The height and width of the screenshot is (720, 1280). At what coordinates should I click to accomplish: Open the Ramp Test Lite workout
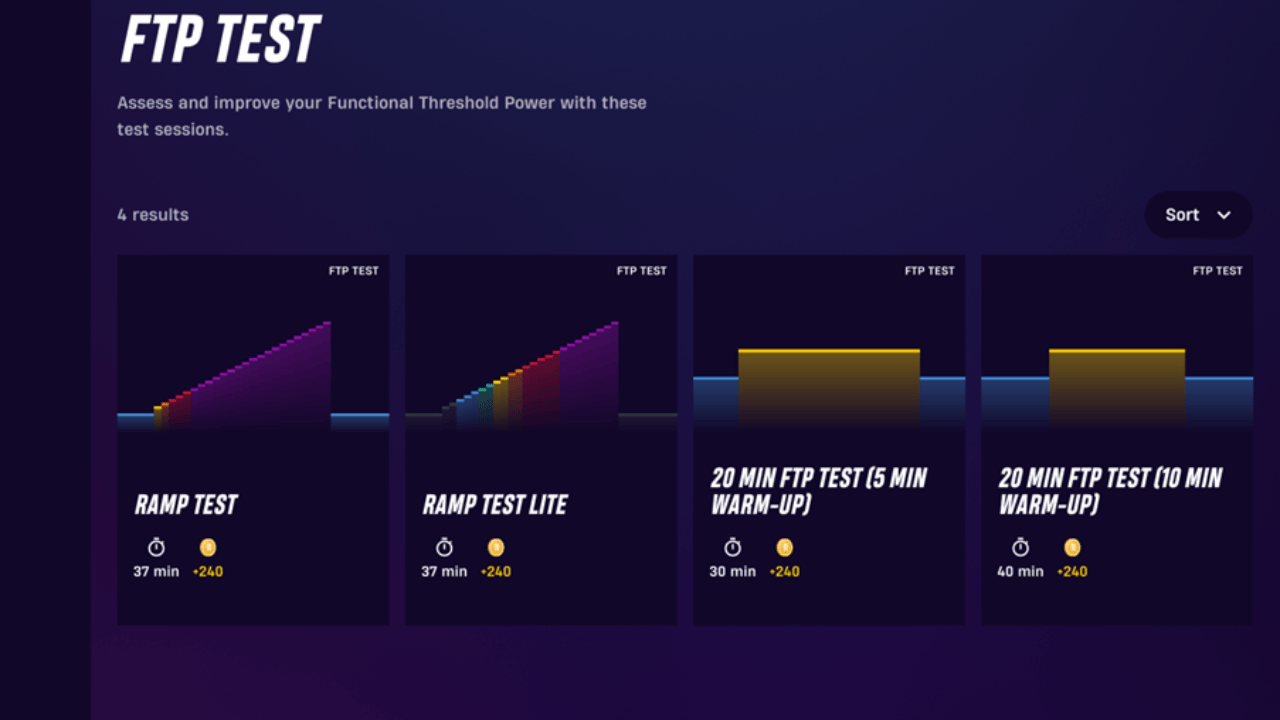click(x=540, y=438)
